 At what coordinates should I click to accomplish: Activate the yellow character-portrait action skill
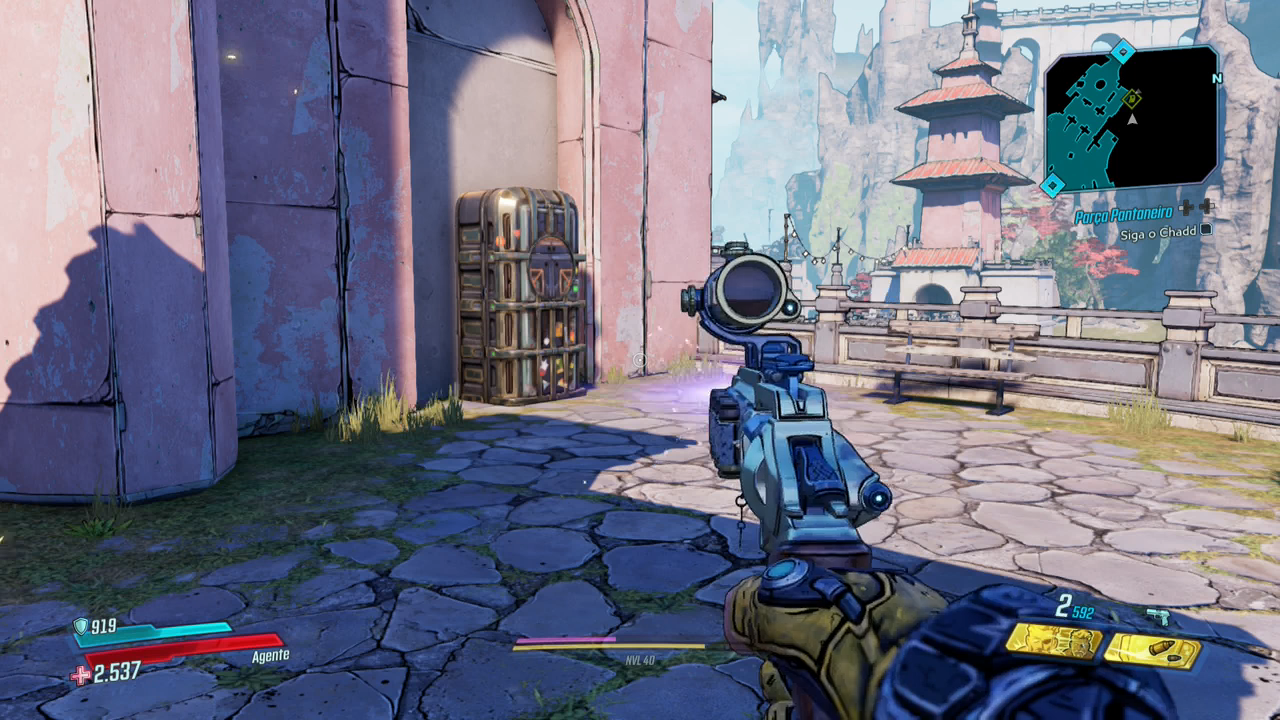coord(1053,642)
